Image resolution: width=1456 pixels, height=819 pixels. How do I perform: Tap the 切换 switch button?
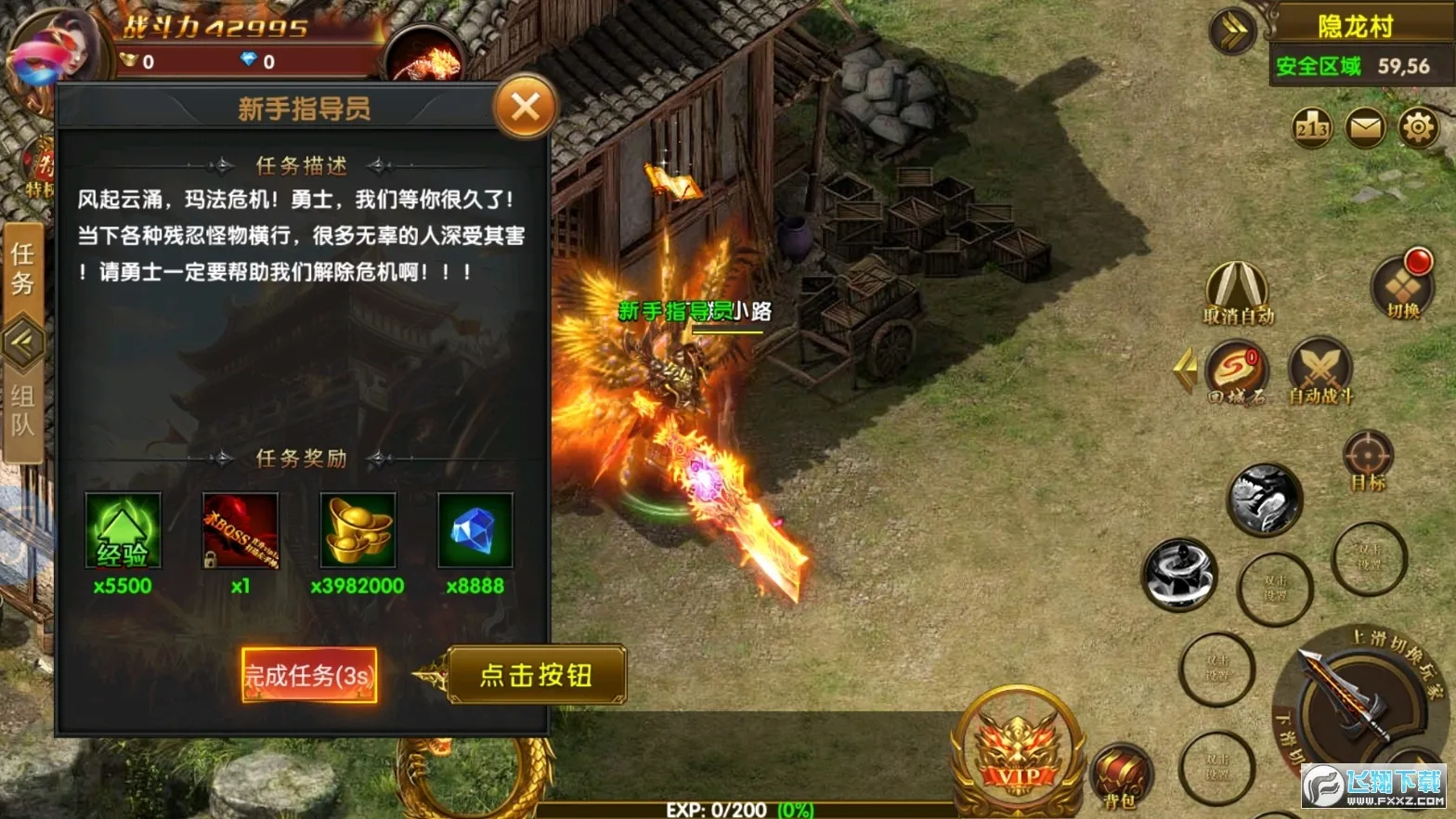[1402, 285]
